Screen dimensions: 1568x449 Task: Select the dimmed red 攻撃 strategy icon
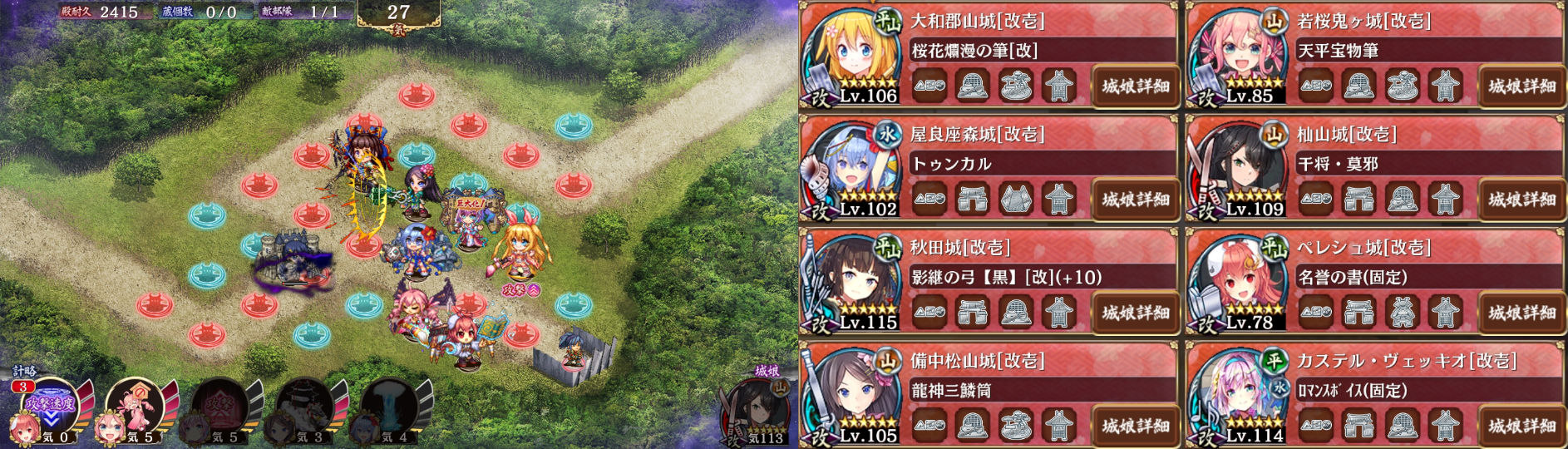click(x=221, y=407)
